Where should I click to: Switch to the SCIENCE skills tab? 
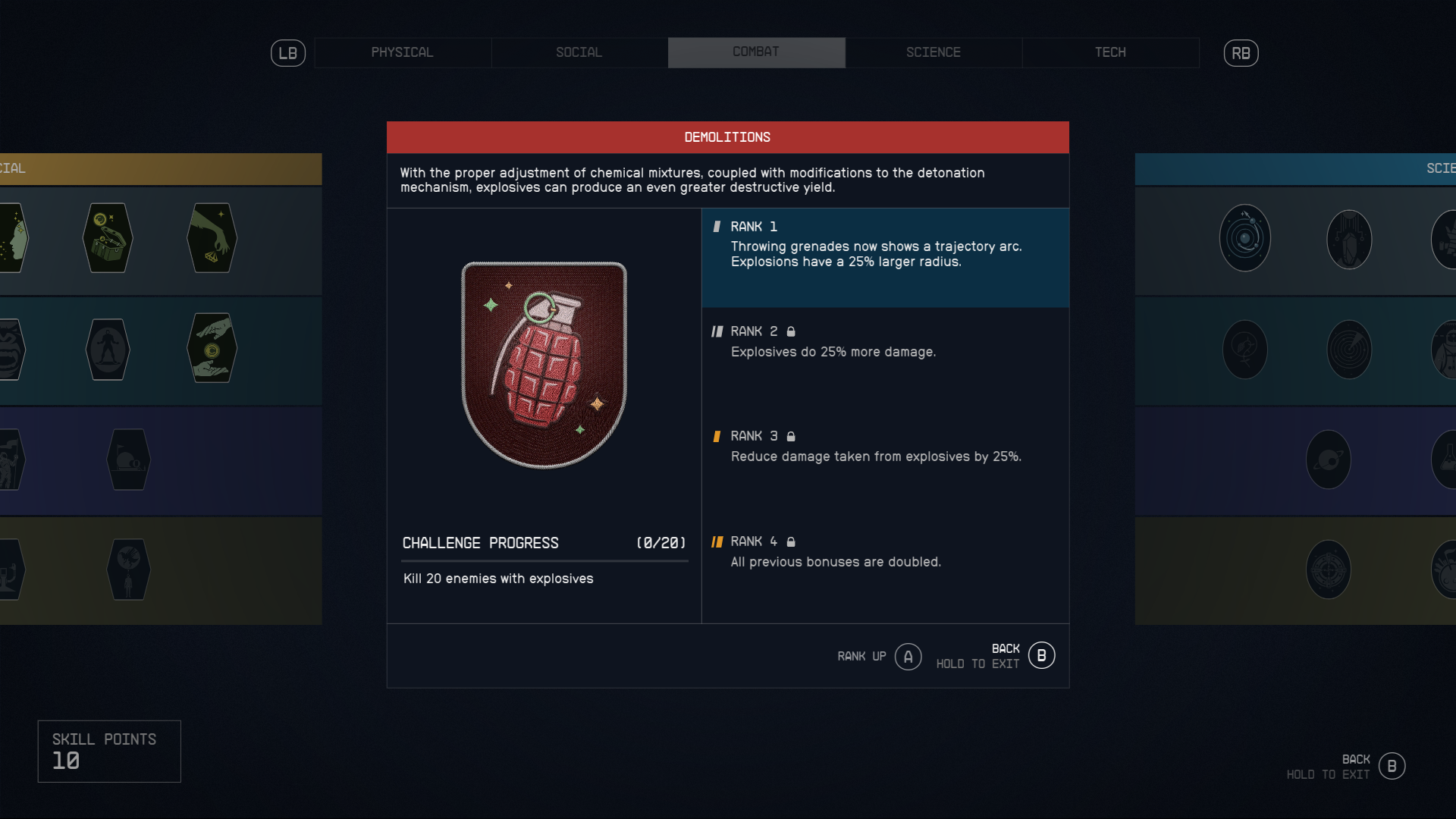pyautogui.click(x=933, y=52)
